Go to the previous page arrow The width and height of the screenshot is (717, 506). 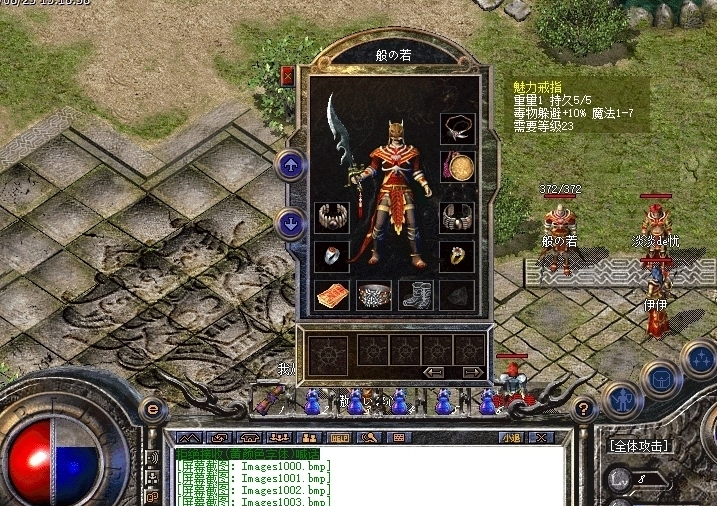tap(435, 372)
